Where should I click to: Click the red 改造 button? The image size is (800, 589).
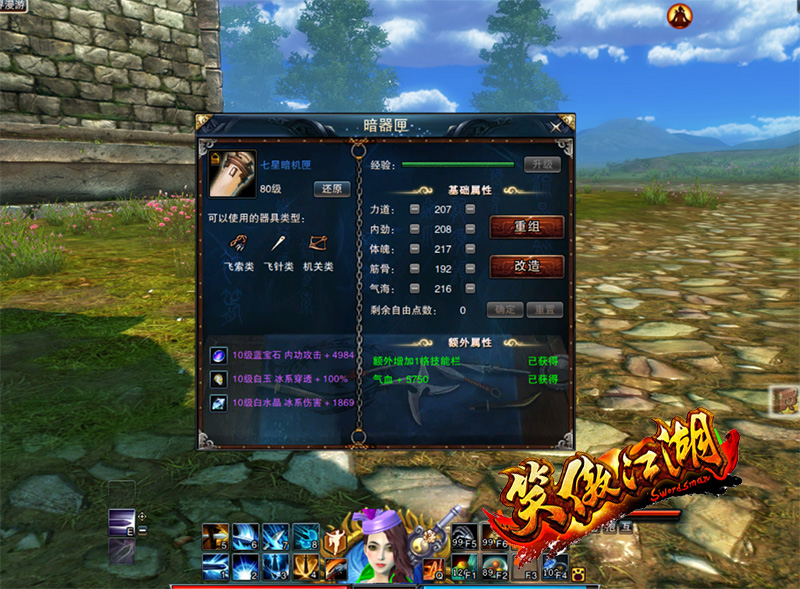tap(527, 267)
